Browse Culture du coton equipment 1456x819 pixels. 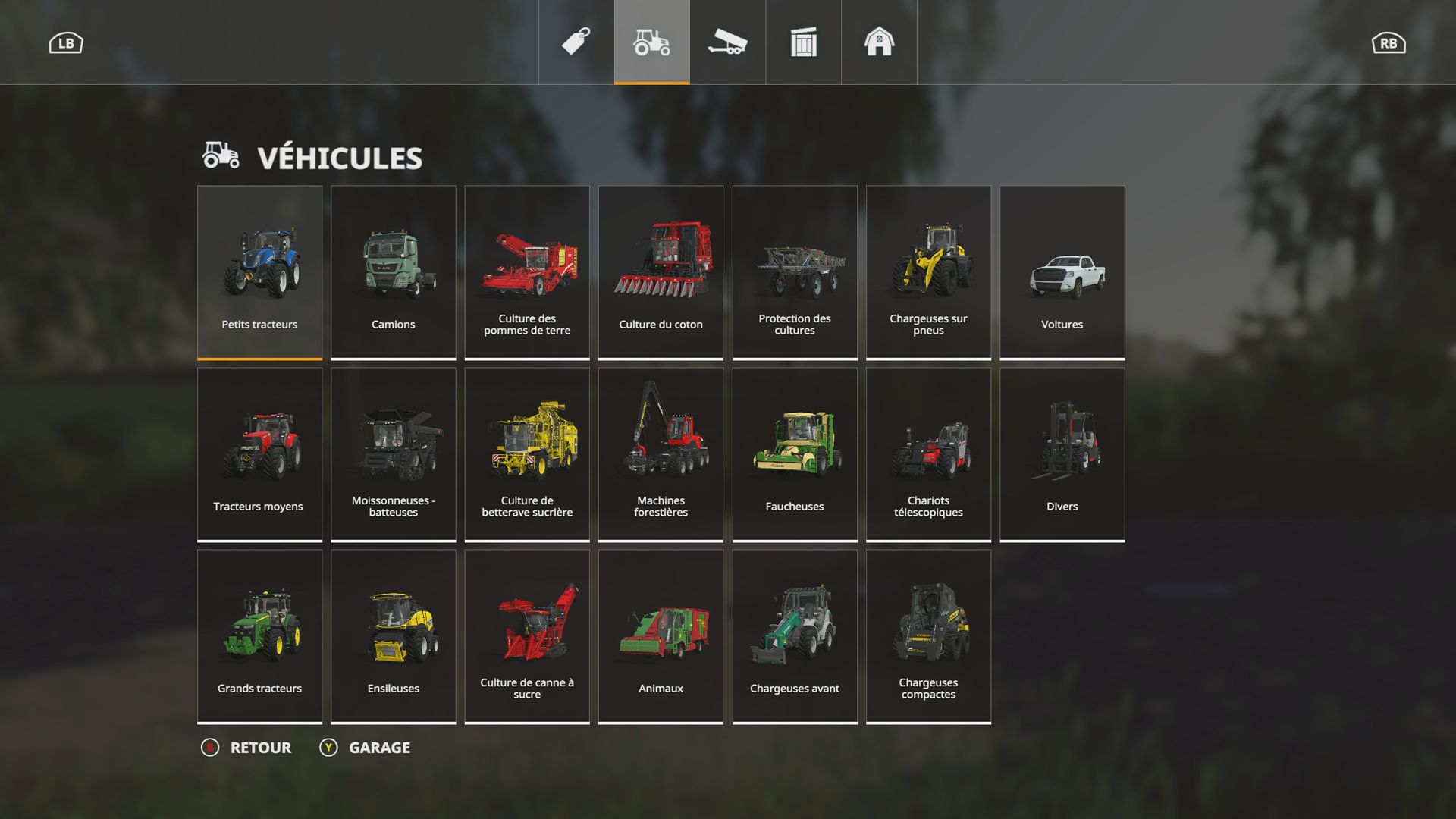click(x=660, y=271)
